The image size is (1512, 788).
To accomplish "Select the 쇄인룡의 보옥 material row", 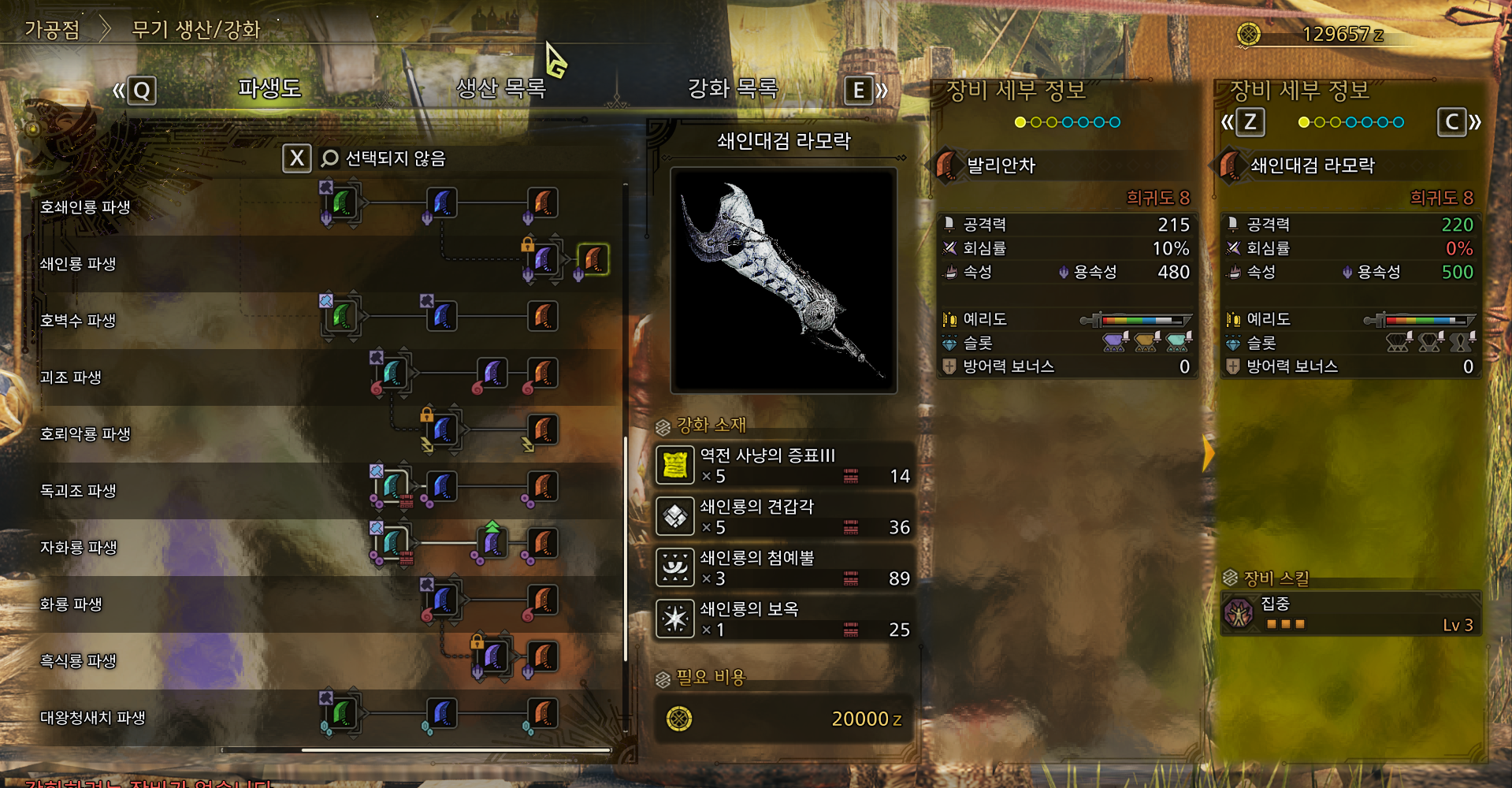I will click(x=783, y=619).
